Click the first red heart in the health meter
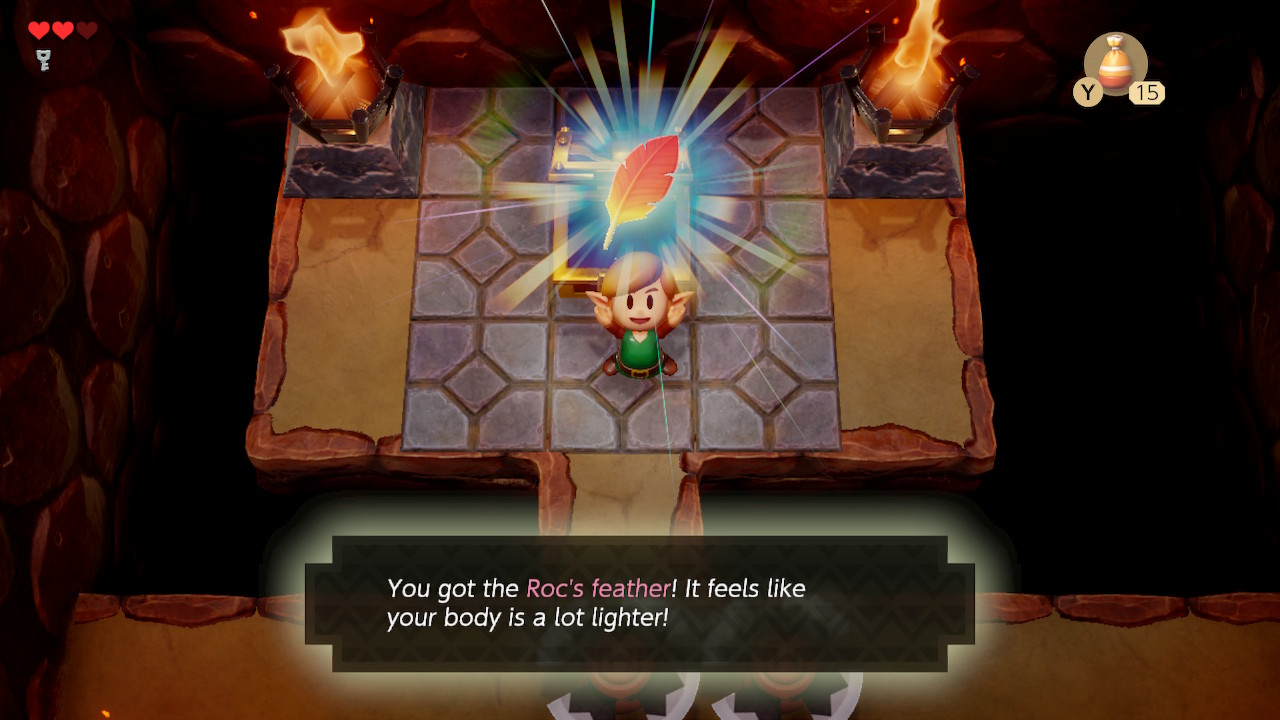Screen dimensions: 1280x720 point(38,29)
